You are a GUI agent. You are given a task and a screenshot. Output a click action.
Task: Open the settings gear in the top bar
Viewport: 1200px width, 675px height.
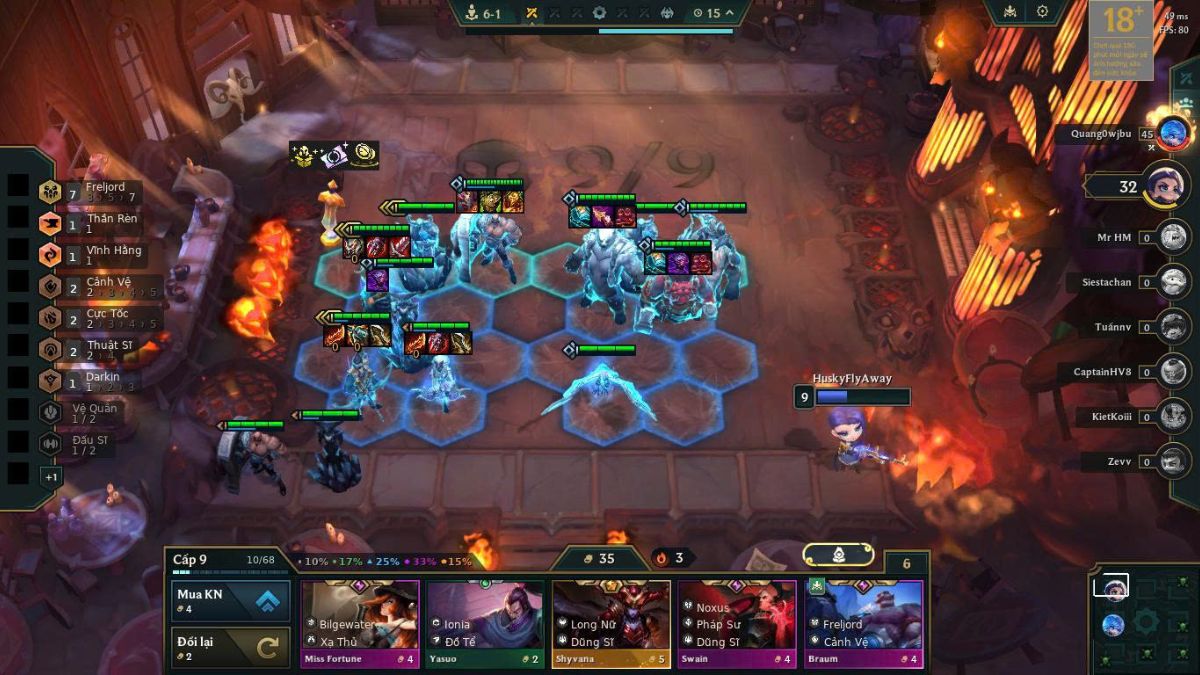pyautogui.click(x=1042, y=12)
